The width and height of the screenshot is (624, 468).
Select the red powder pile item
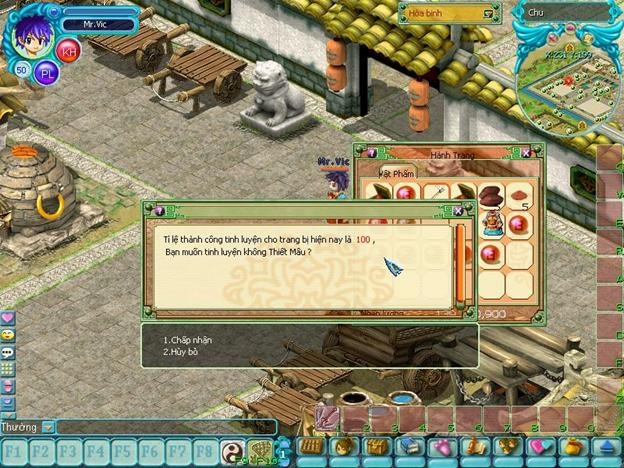[519, 194]
